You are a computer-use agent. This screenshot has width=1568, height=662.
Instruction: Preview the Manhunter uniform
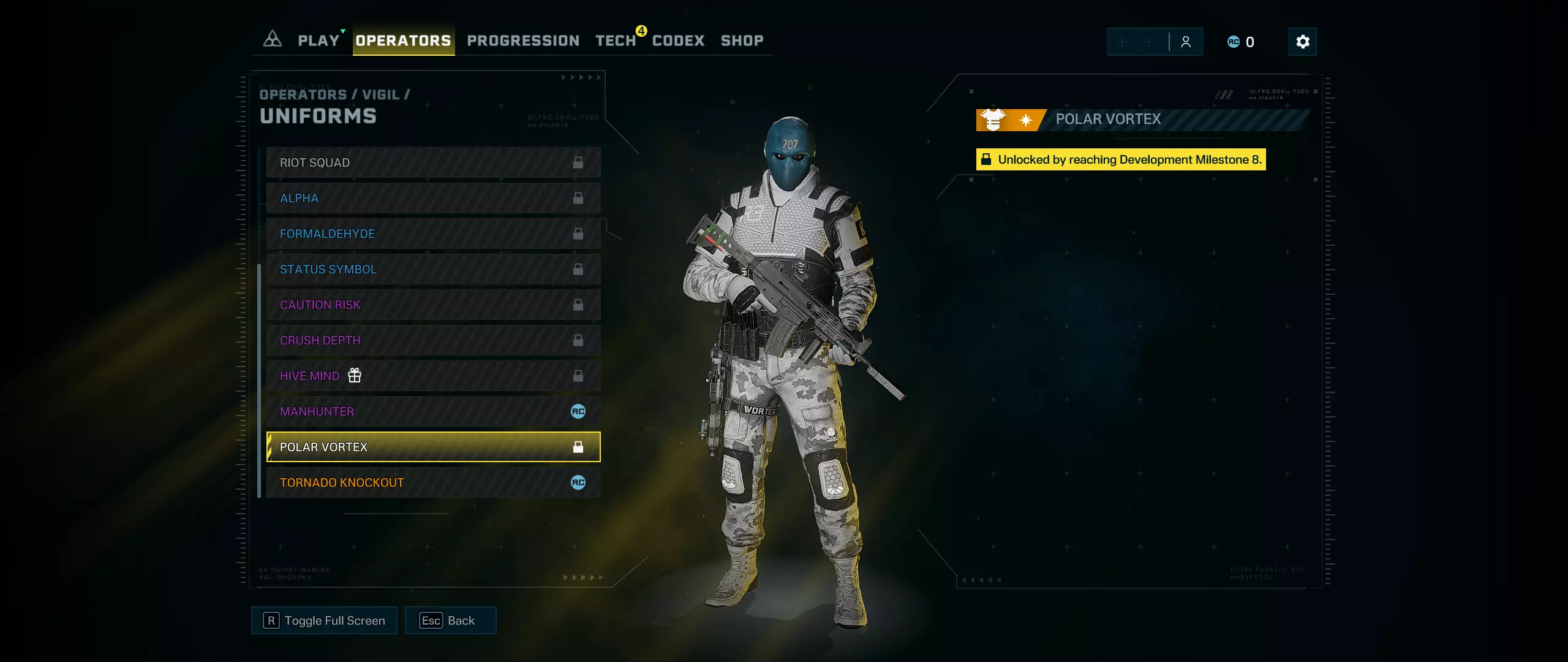click(433, 411)
